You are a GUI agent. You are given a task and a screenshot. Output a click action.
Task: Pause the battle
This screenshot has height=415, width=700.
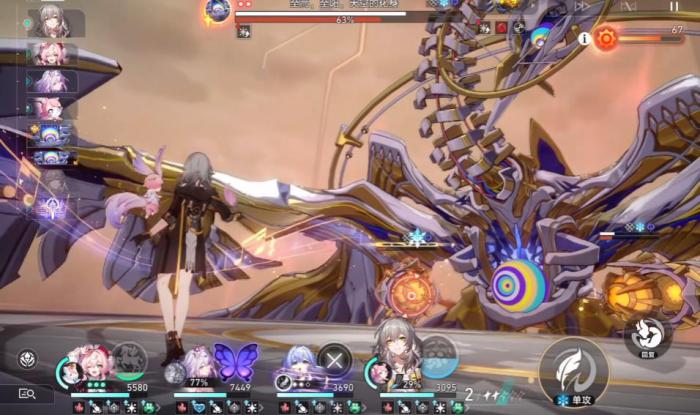tap(673, 6)
